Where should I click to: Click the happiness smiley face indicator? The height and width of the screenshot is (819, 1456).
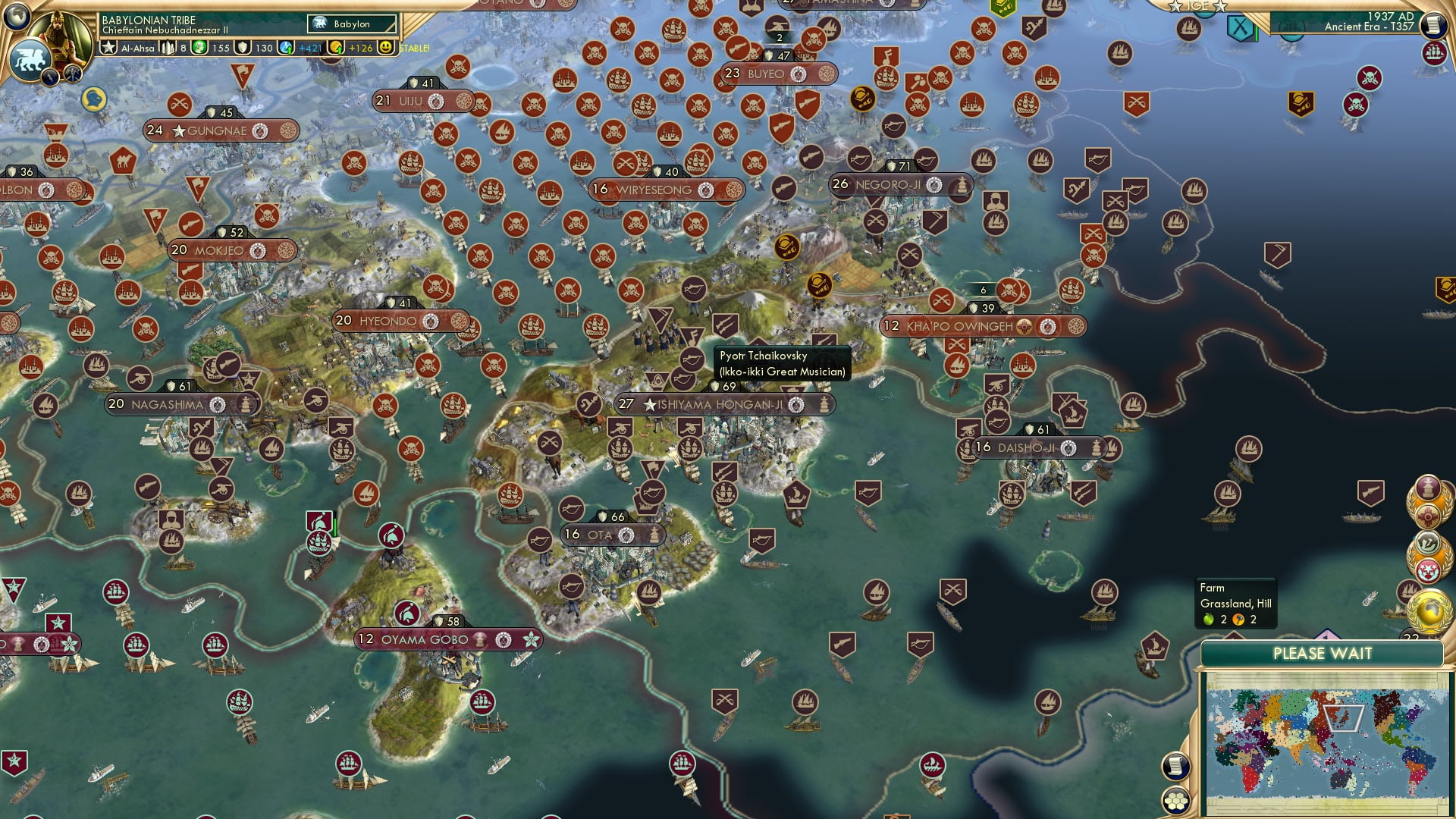pos(386,48)
